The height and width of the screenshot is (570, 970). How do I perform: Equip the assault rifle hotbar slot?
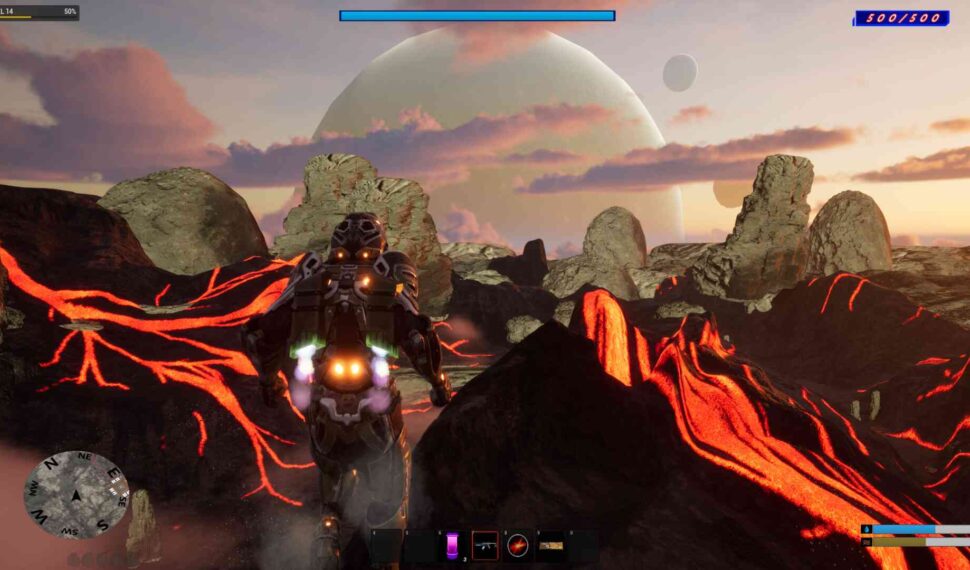click(485, 545)
